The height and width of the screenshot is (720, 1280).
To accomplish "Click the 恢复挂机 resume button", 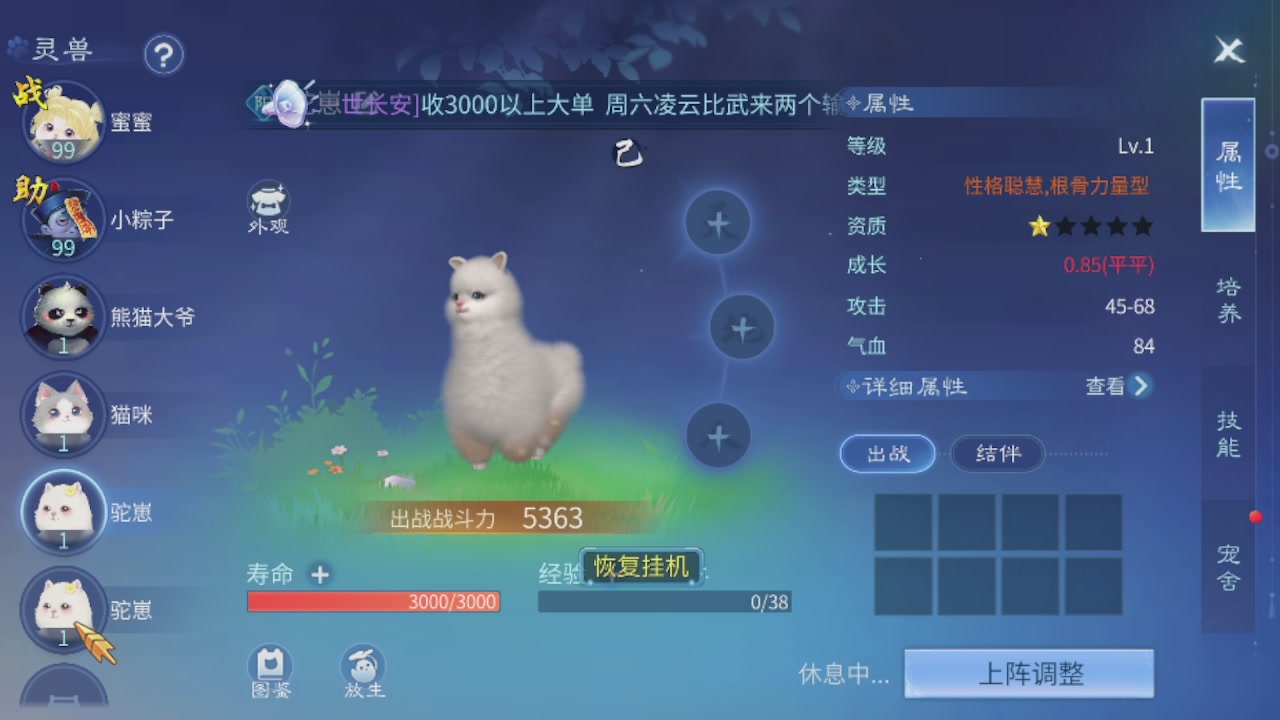I will (639, 565).
